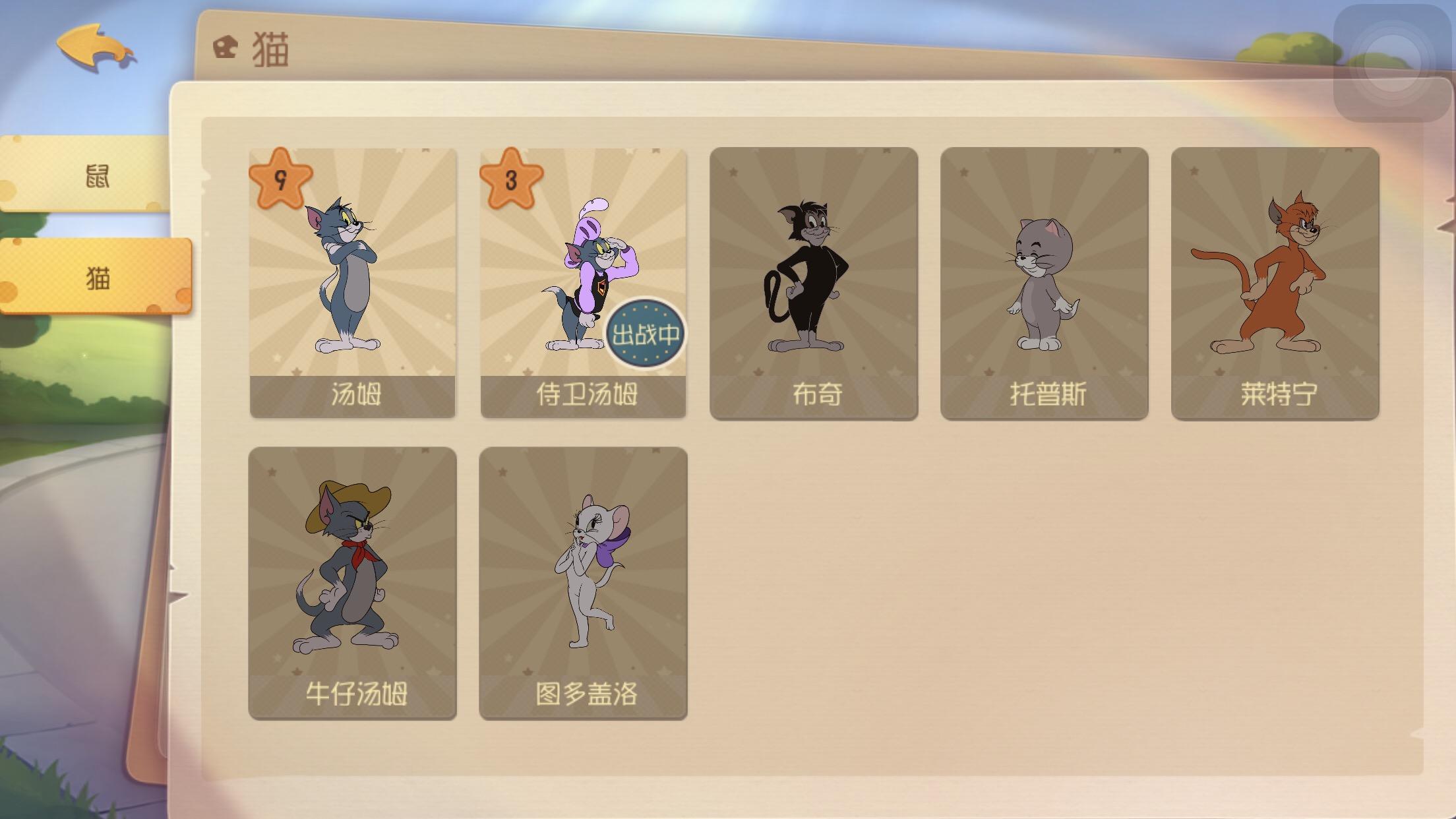Click the star badge showing 9 on 汤姆's card

(x=282, y=178)
